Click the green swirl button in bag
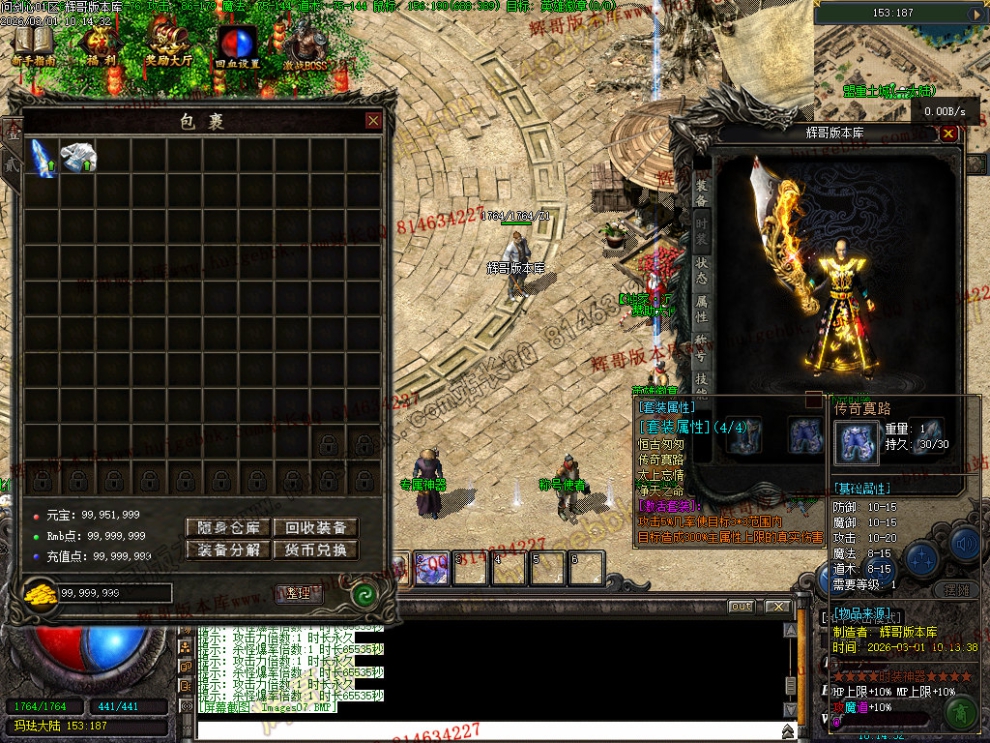Image resolution: width=990 pixels, height=743 pixels. [364, 595]
